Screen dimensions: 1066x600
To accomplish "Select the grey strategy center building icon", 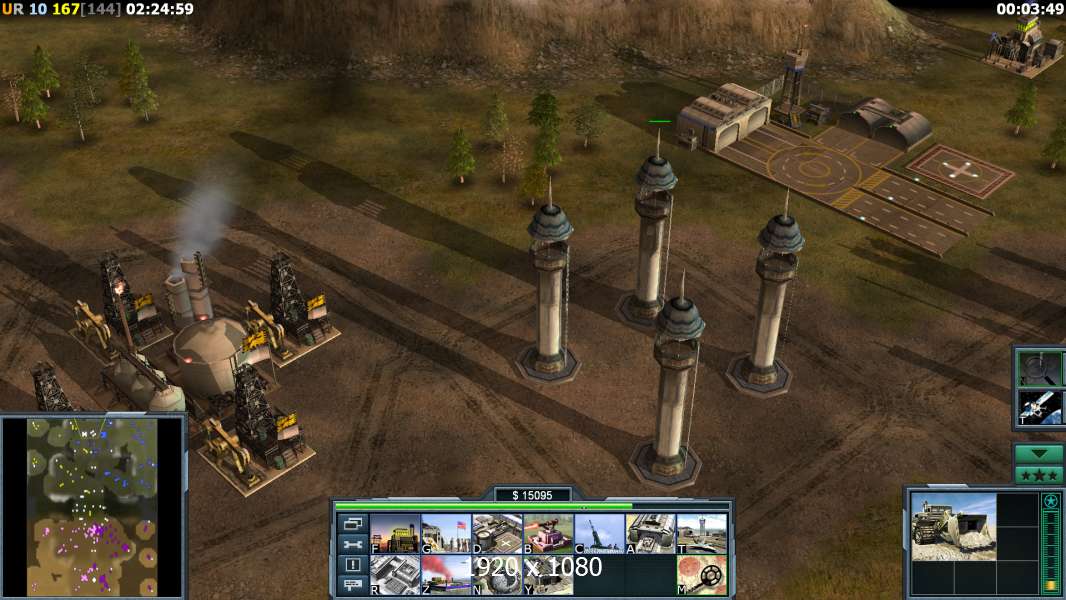I will tap(395, 575).
